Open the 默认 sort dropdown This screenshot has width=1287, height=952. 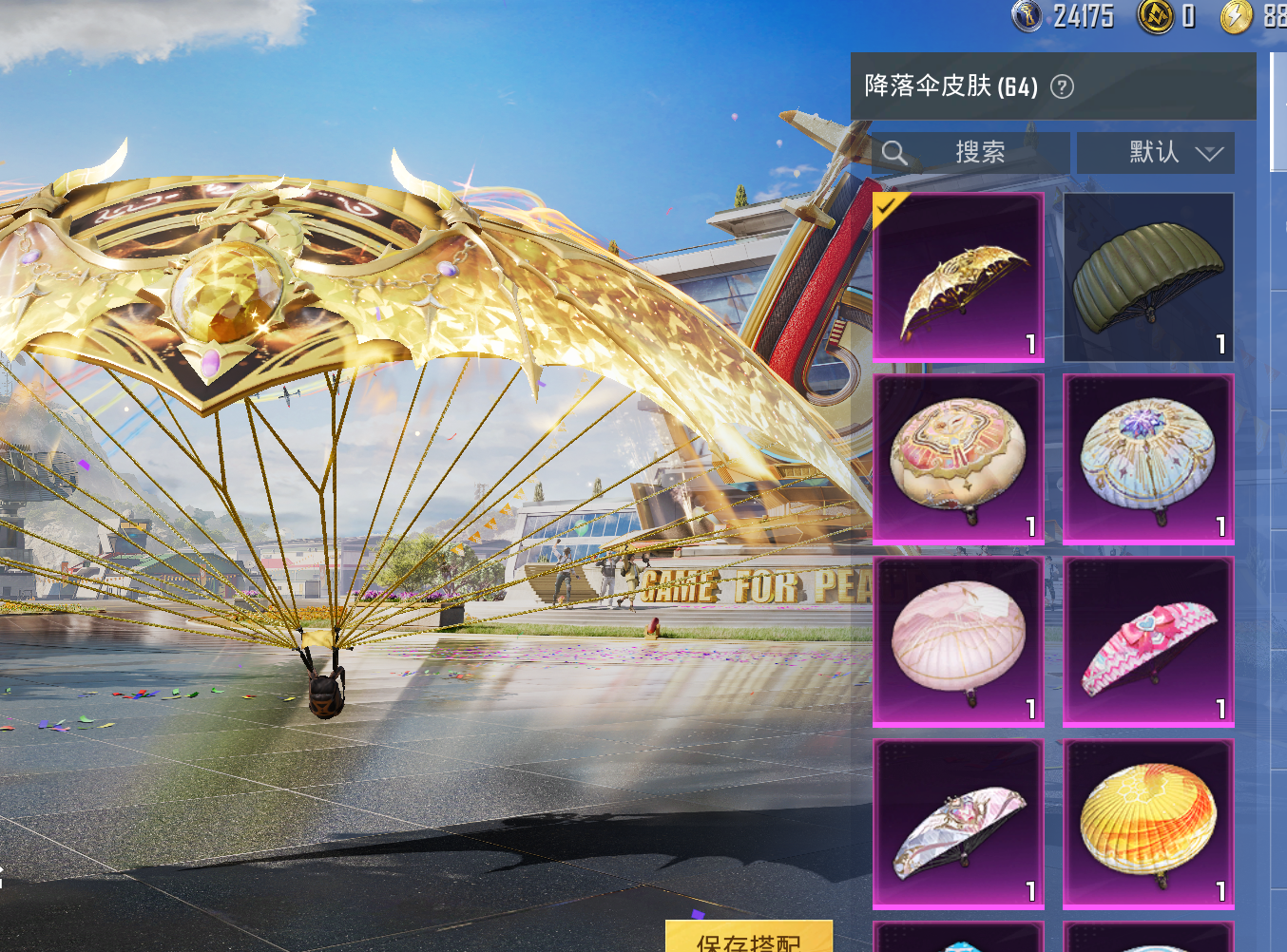pyautogui.click(x=1156, y=152)
